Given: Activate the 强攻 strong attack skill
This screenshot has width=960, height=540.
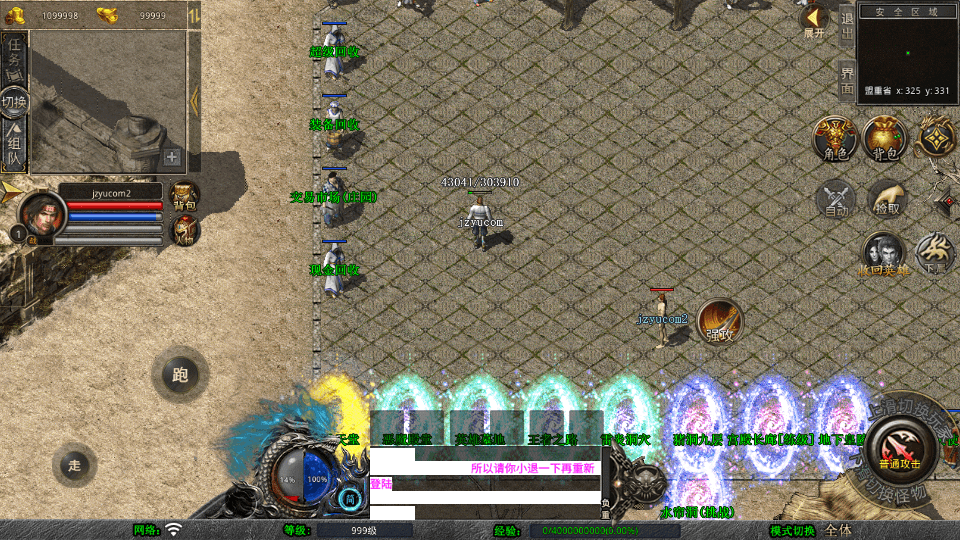Looking at the screenshot, I should (719, 320).
